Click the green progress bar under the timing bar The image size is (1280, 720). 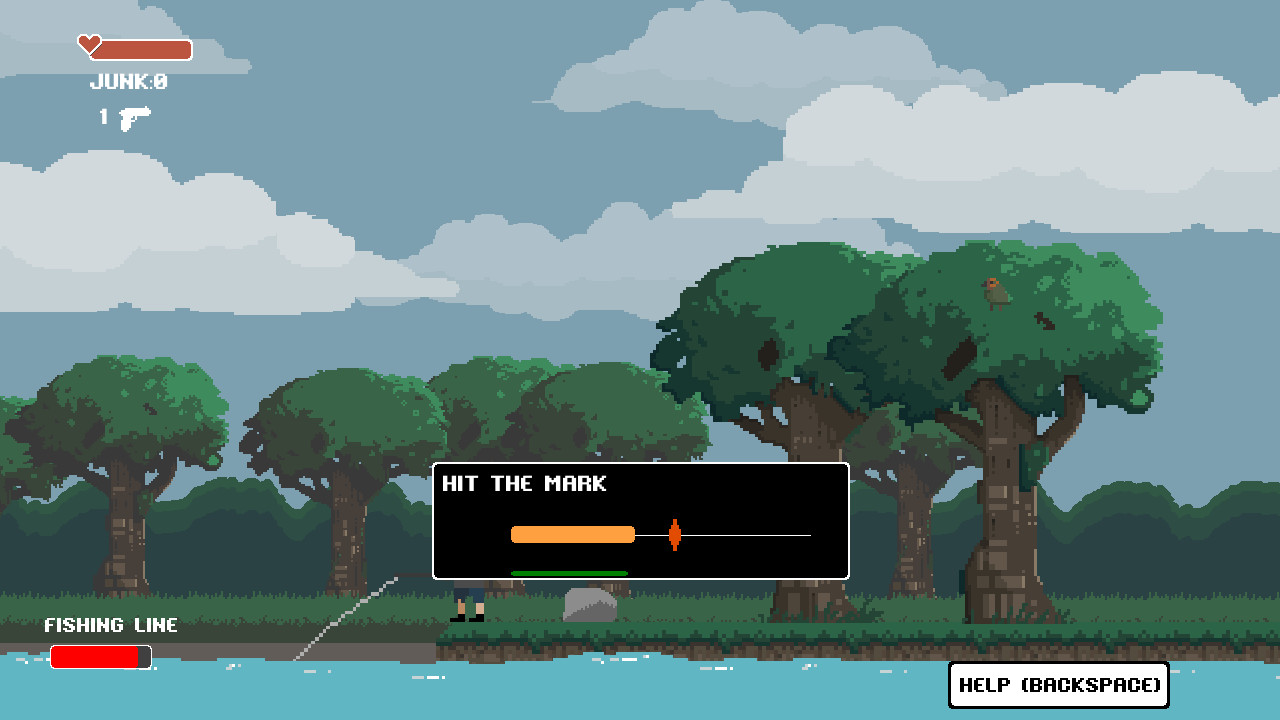569,573
